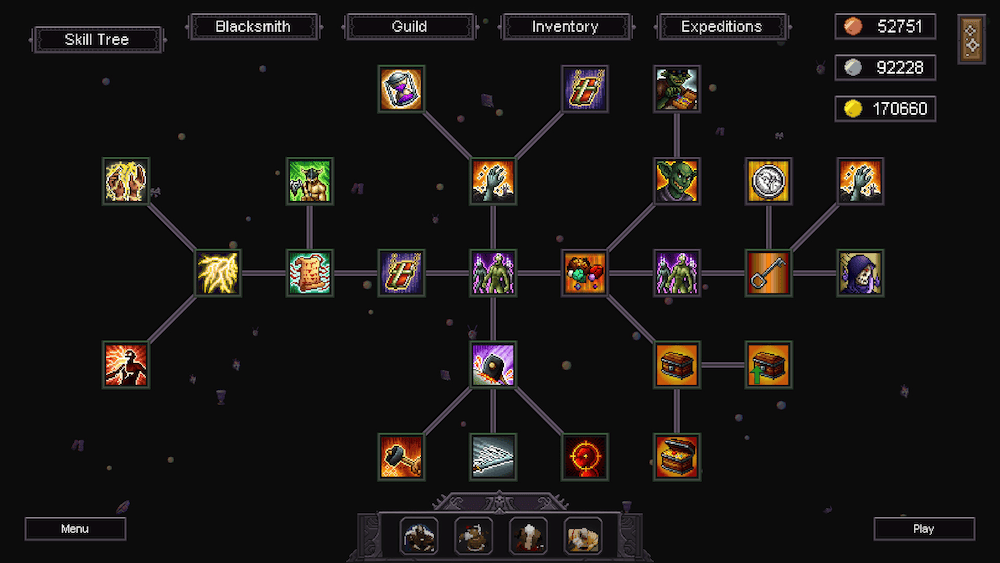Go to the Expeditions tab
The width and height of the screenshot is (1000, 563).
point(721,27)
